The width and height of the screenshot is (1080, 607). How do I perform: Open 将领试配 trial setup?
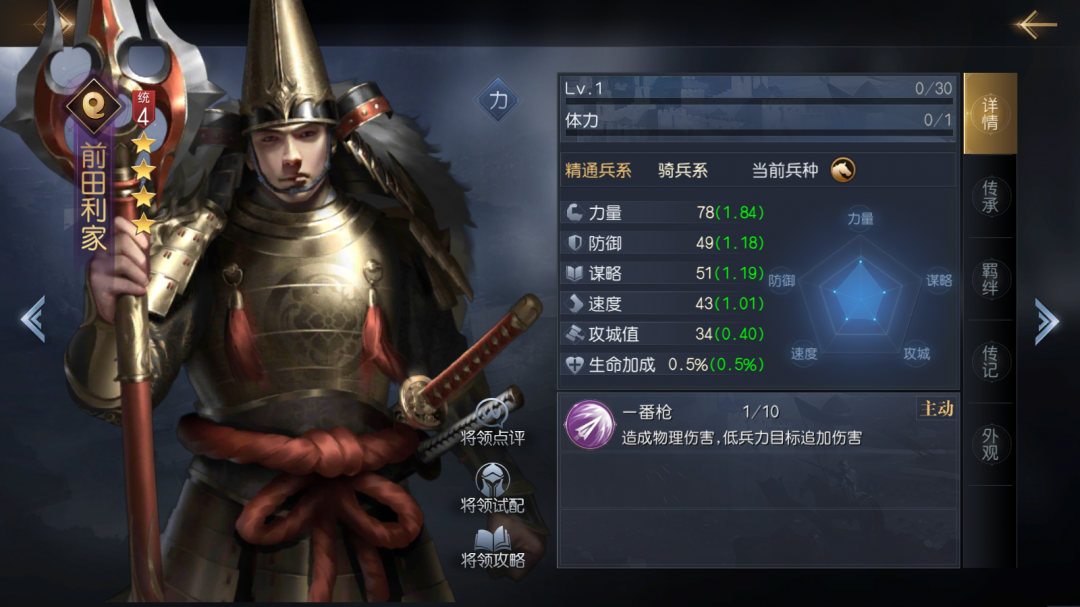(x=493, y=488)
